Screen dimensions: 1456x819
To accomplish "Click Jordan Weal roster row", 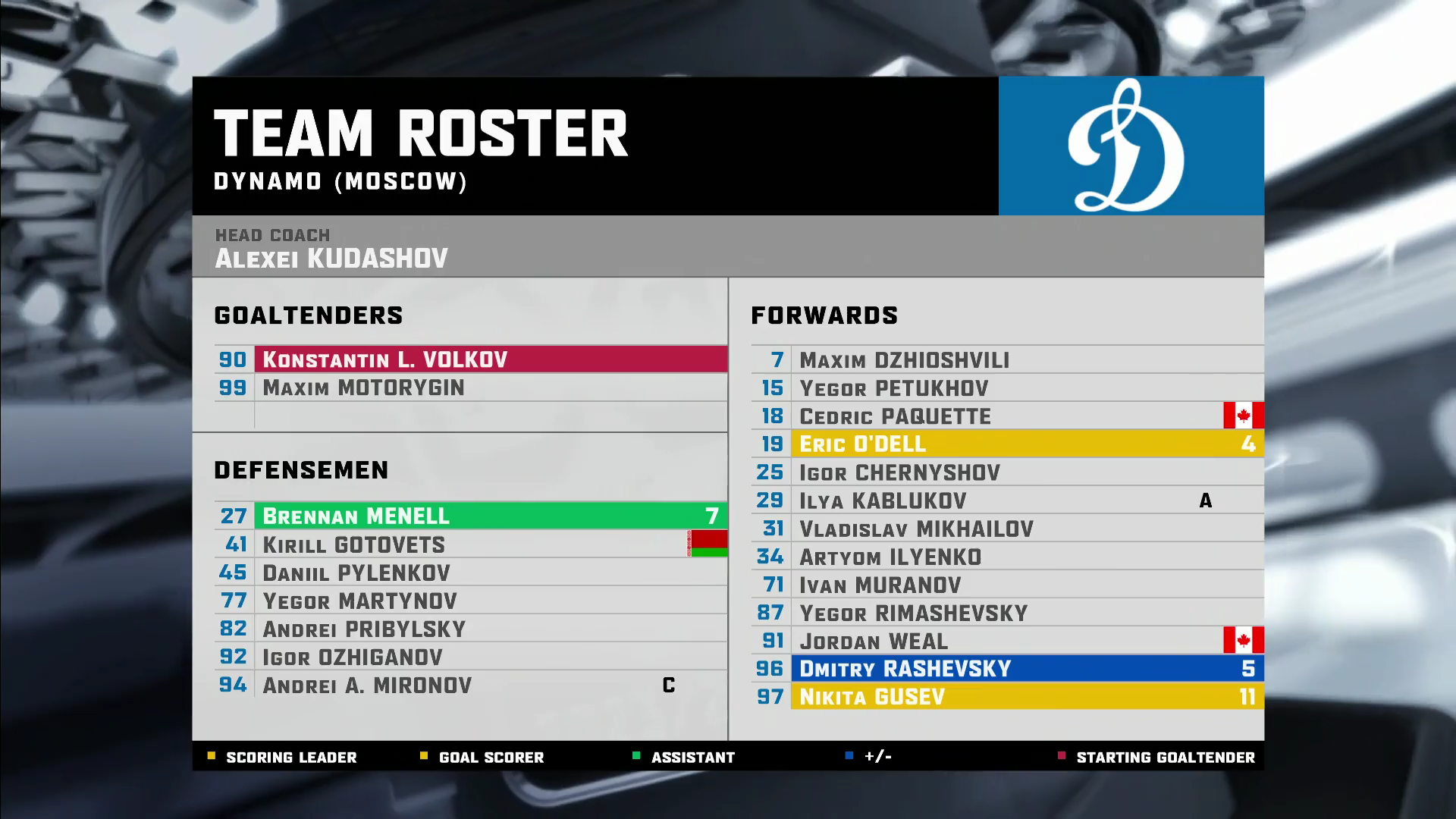I will tap(1007, 641).
